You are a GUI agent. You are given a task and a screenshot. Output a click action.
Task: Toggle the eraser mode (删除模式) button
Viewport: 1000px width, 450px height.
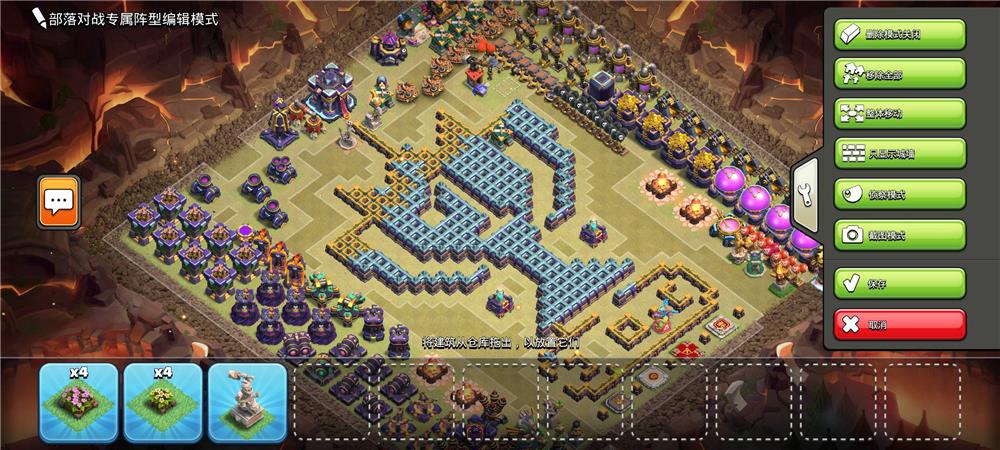[899, 33]
